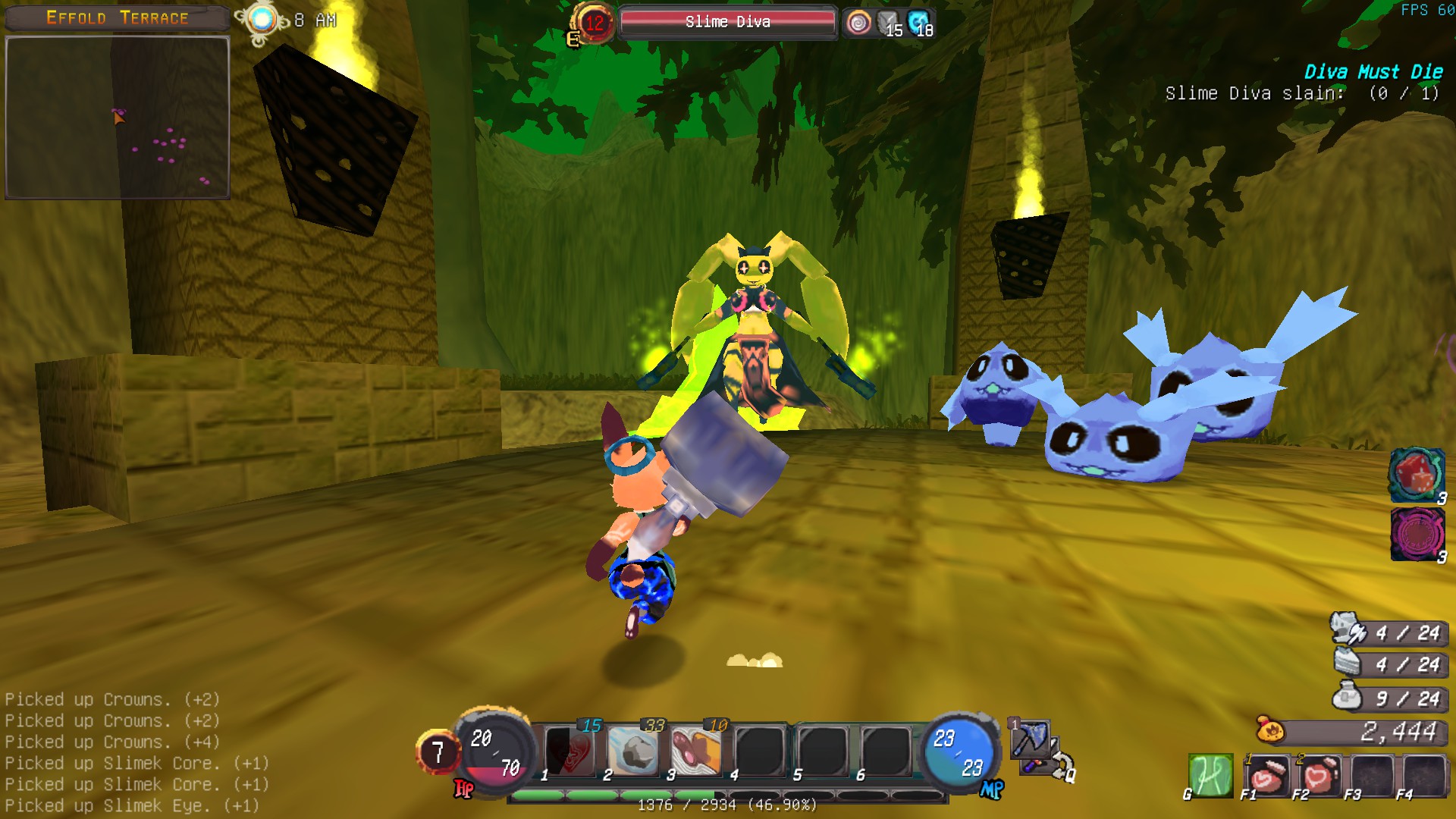
Task: Click the sun time-of-day icon
Action: click(x=262, y=20)
